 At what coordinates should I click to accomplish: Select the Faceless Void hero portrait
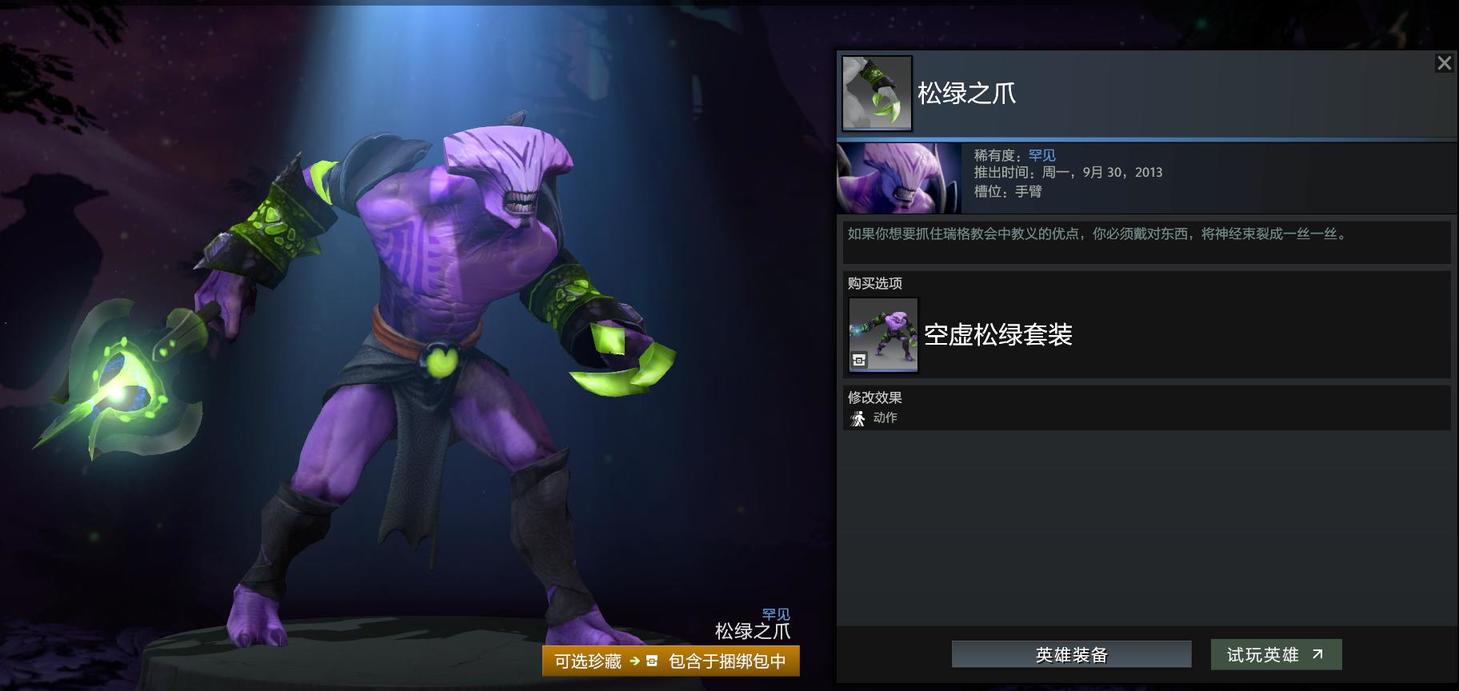(898, 178)
